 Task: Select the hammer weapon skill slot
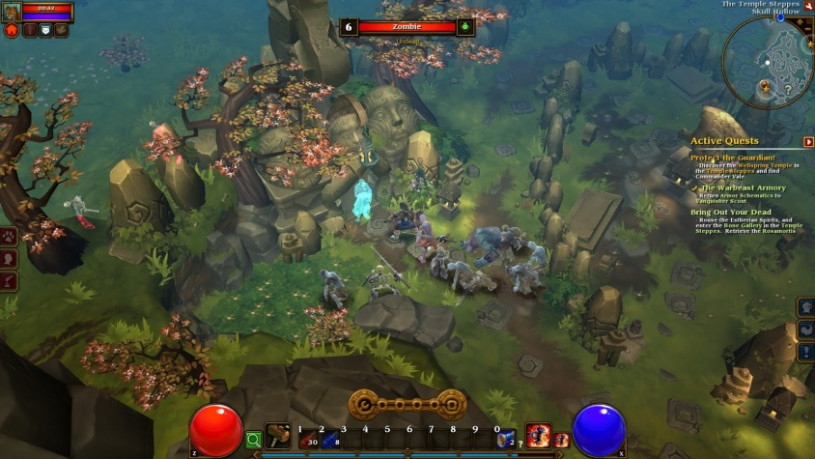coord(278,436)
